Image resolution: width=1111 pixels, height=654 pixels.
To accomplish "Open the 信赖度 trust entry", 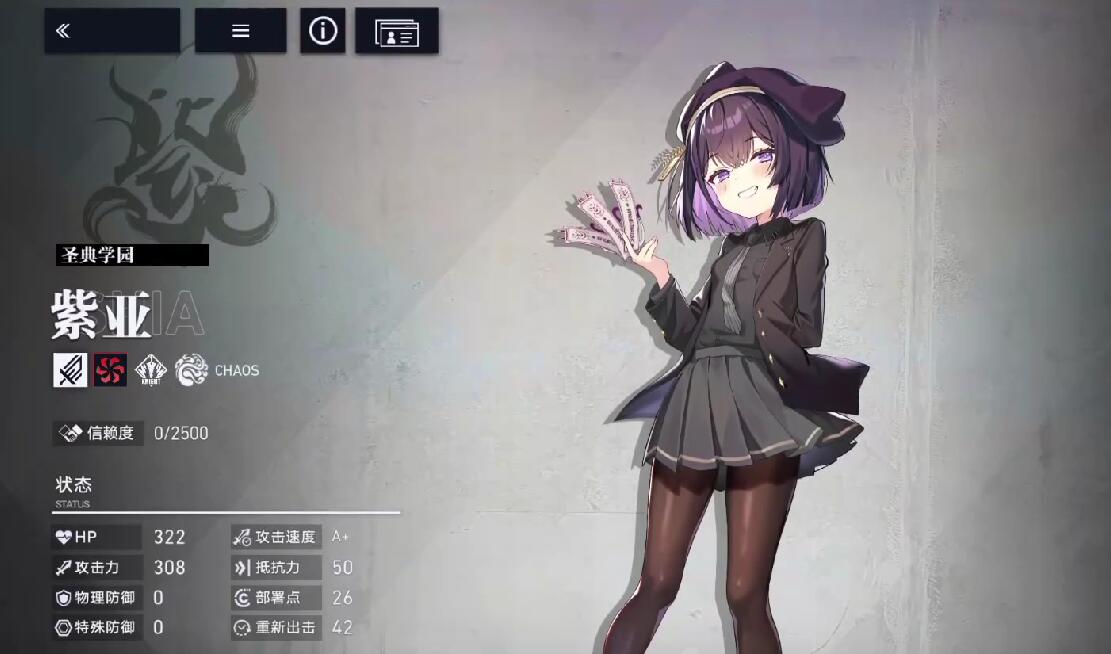I will point(97,433).
